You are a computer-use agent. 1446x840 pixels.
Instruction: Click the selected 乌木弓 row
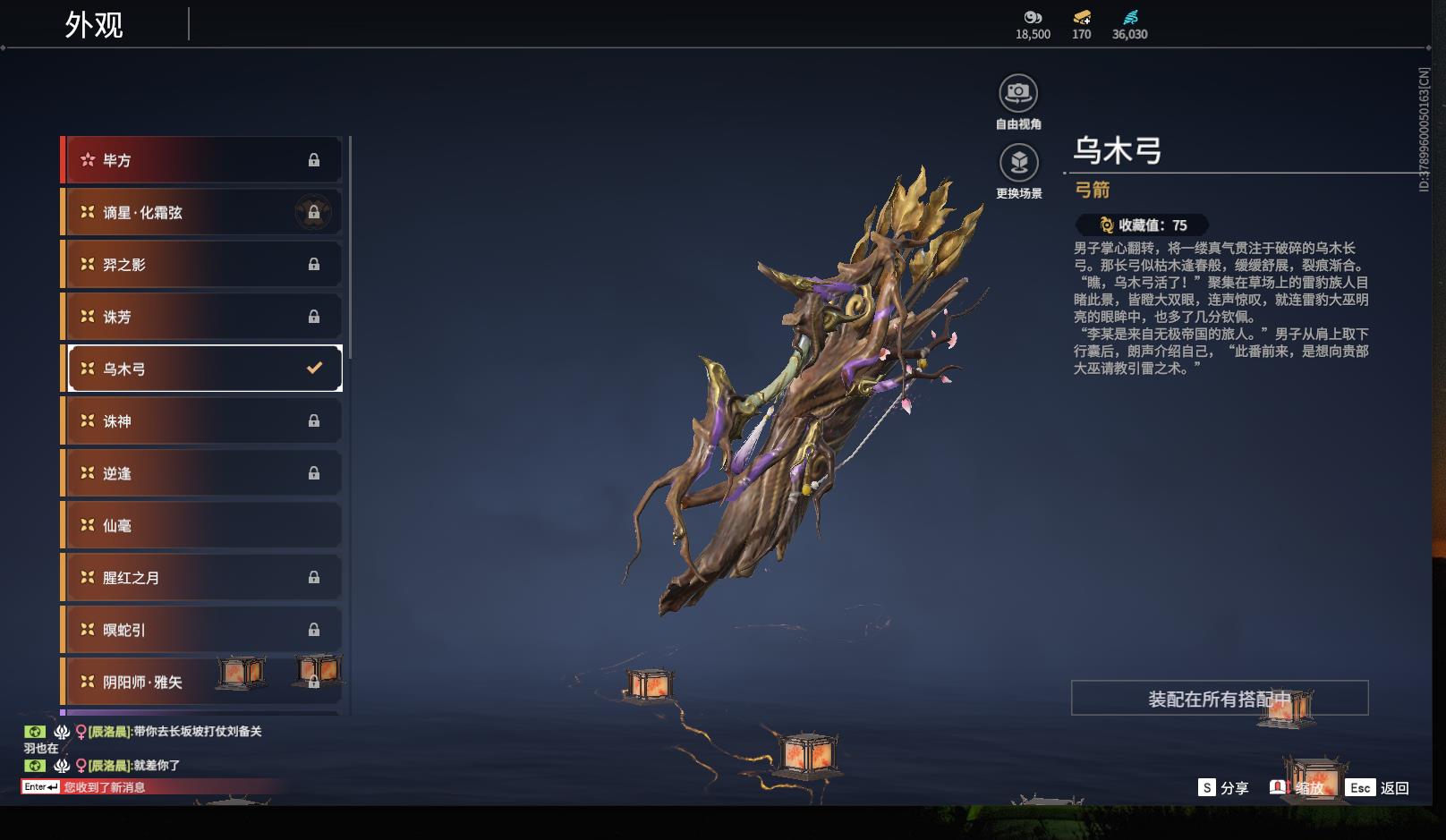pos(204,369)
